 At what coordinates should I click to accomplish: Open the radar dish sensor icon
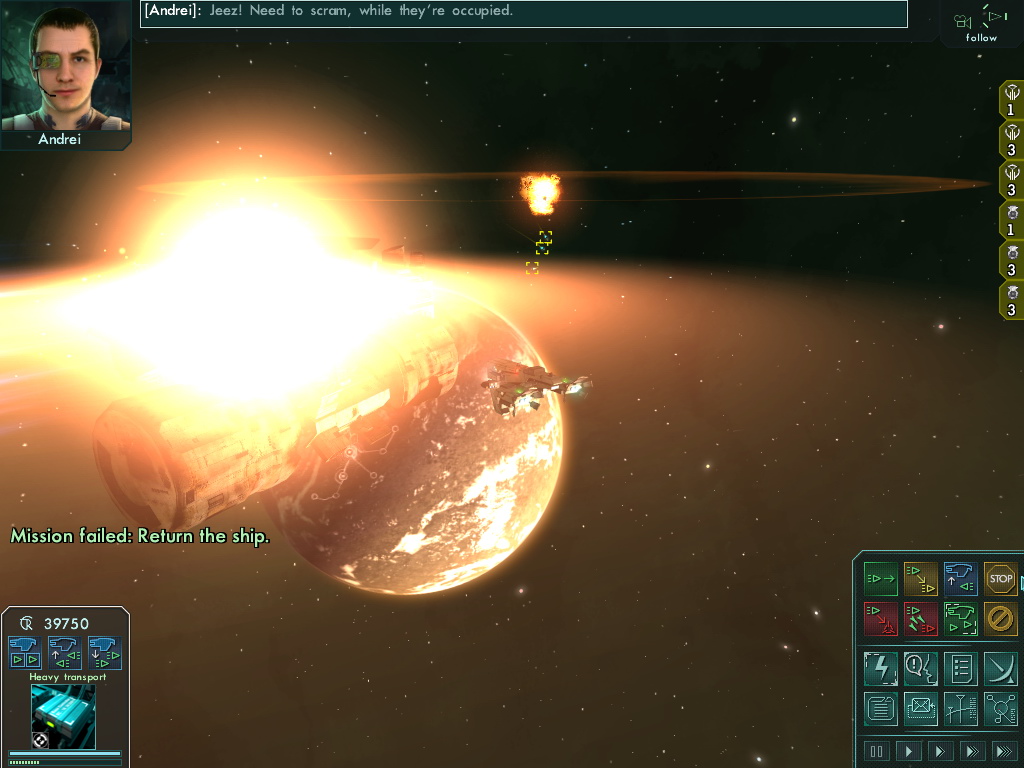click(x=1000, y=668)
